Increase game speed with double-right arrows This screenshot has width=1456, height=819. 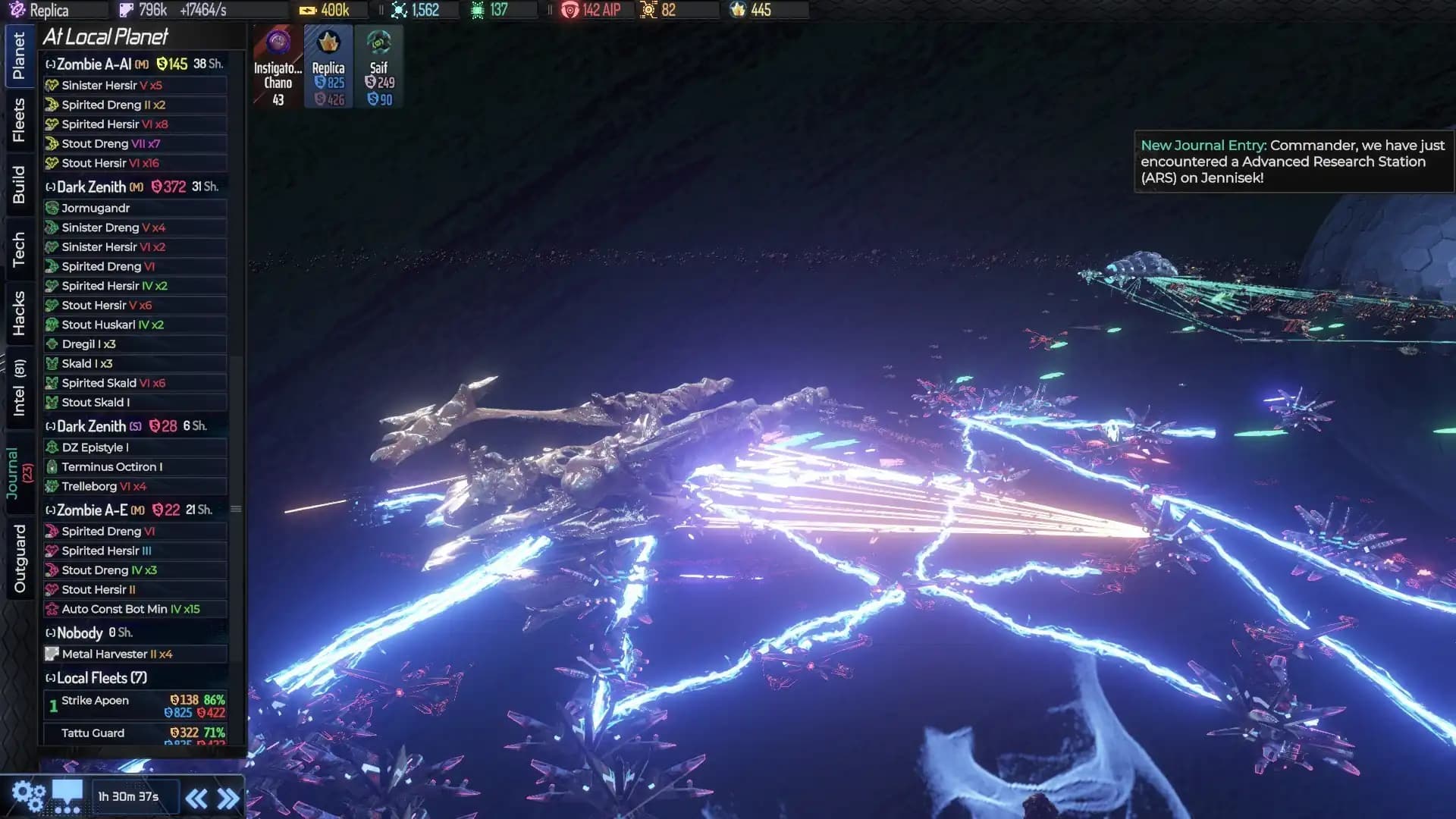click(226, 797)
